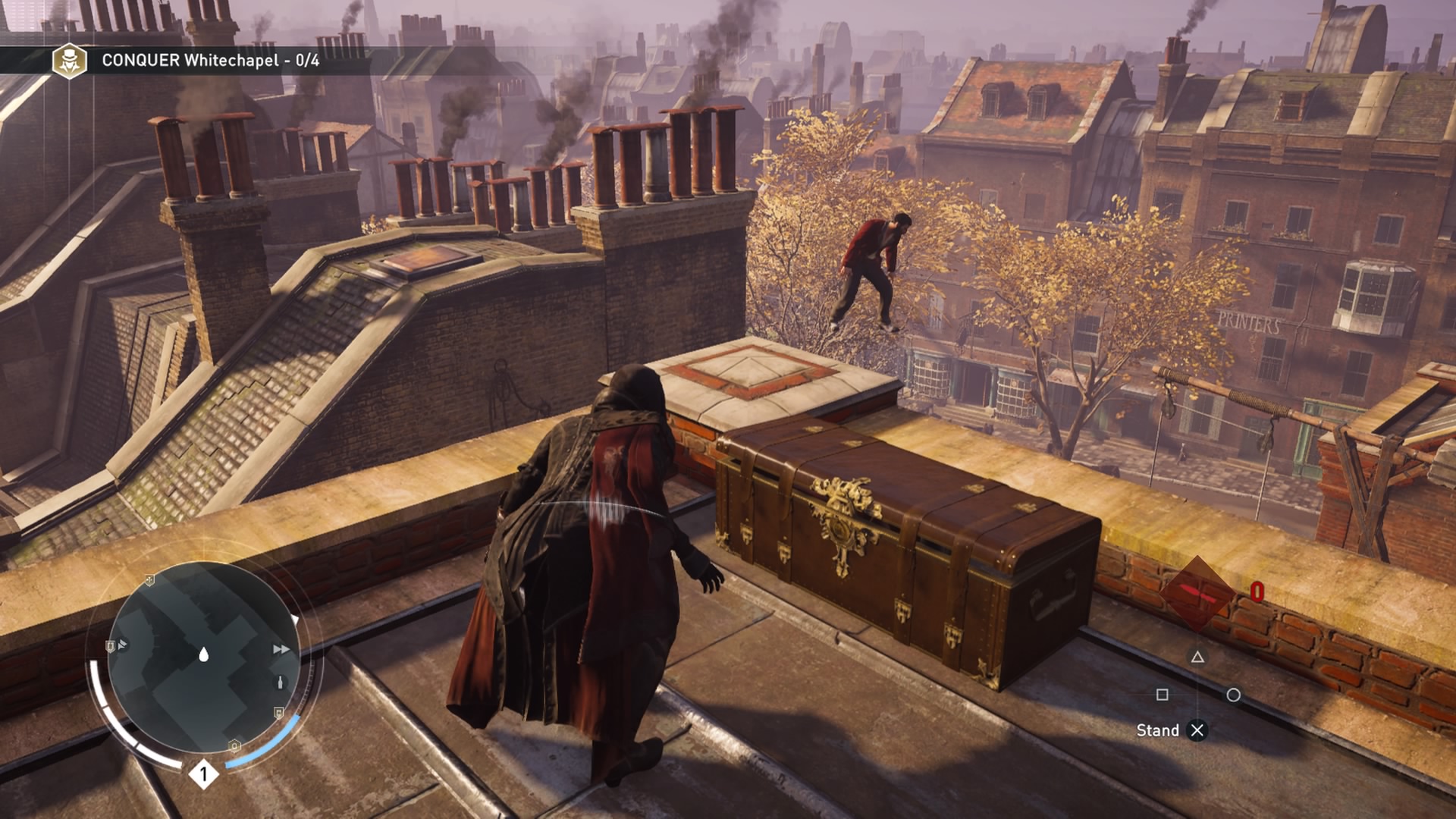Click the diamond compass marker labeled 1
The height and width of the screenshot is (819, 1456).
point(204,773)
